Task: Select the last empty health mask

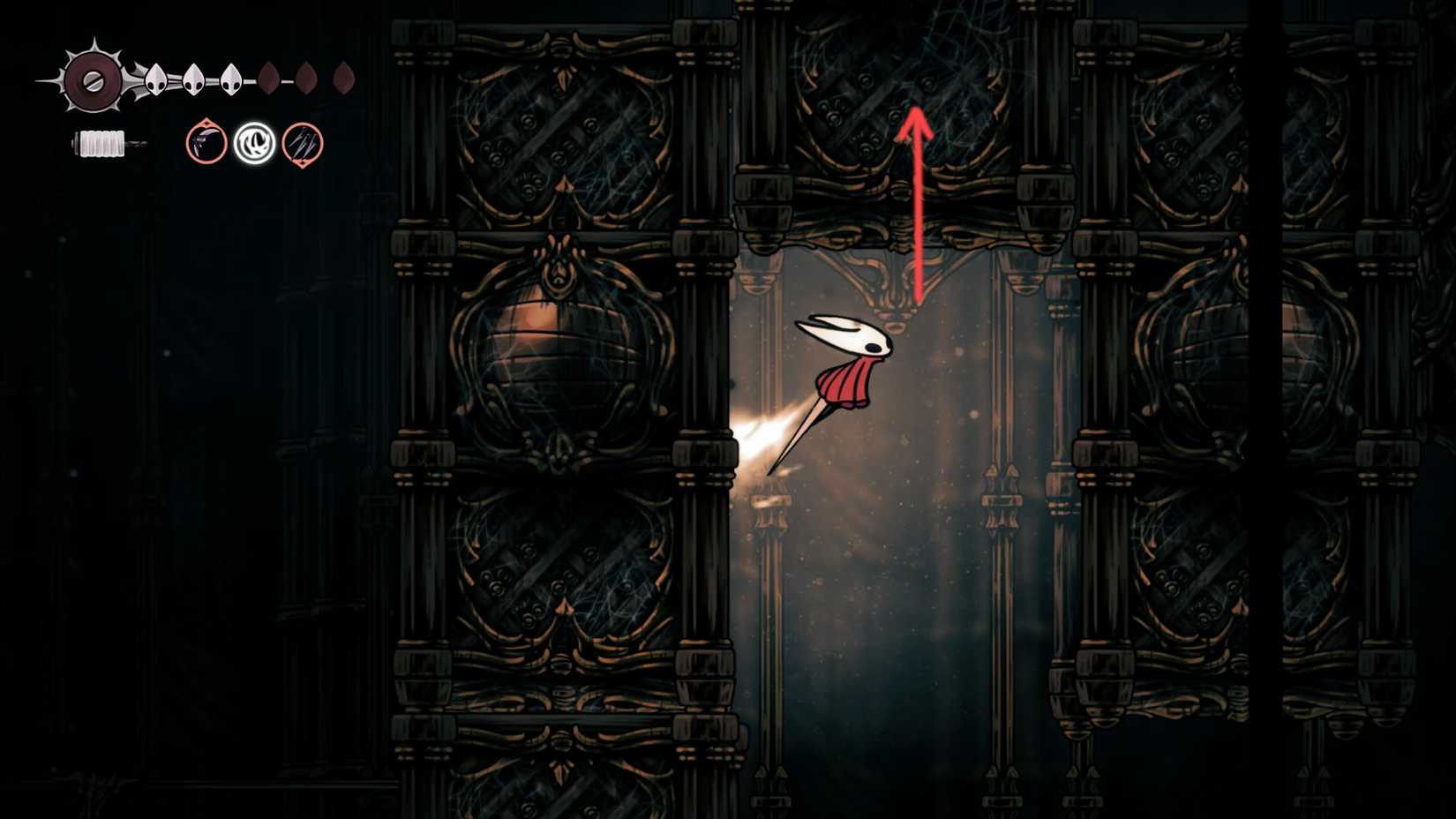Action: click(x=343, y=78)
